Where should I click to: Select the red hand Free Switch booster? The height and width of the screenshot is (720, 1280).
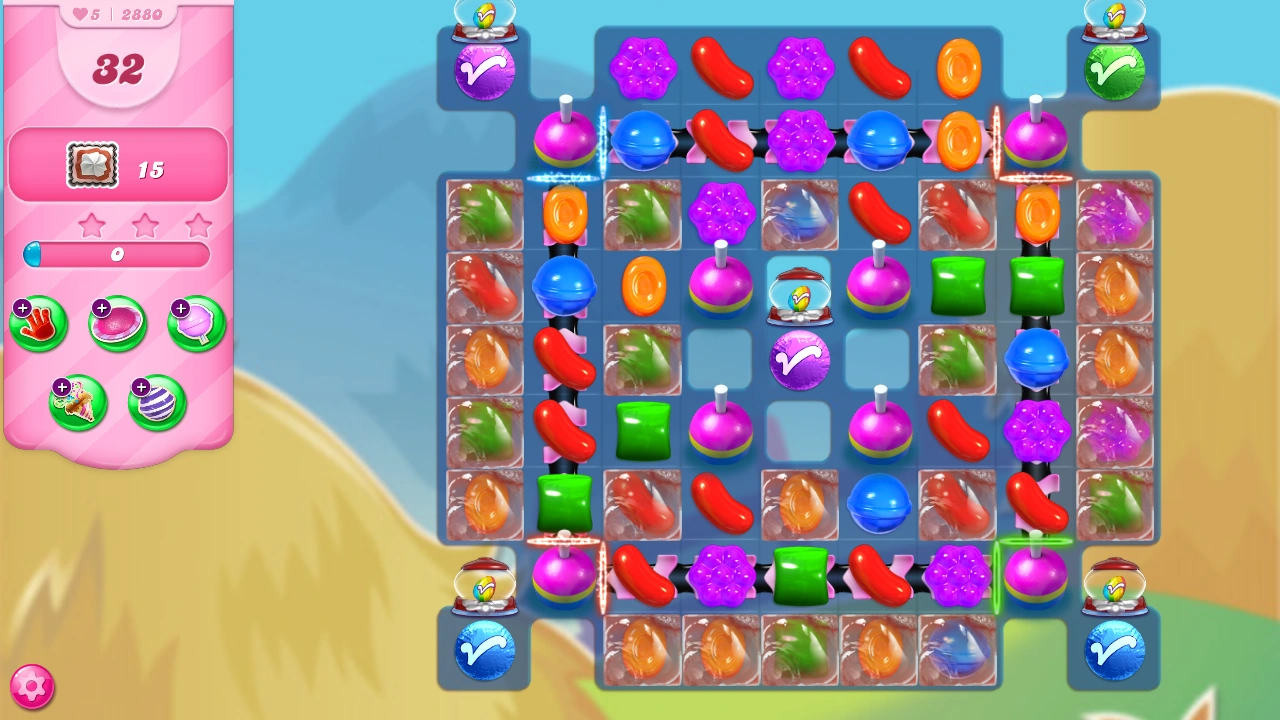(x=38, y=324)
